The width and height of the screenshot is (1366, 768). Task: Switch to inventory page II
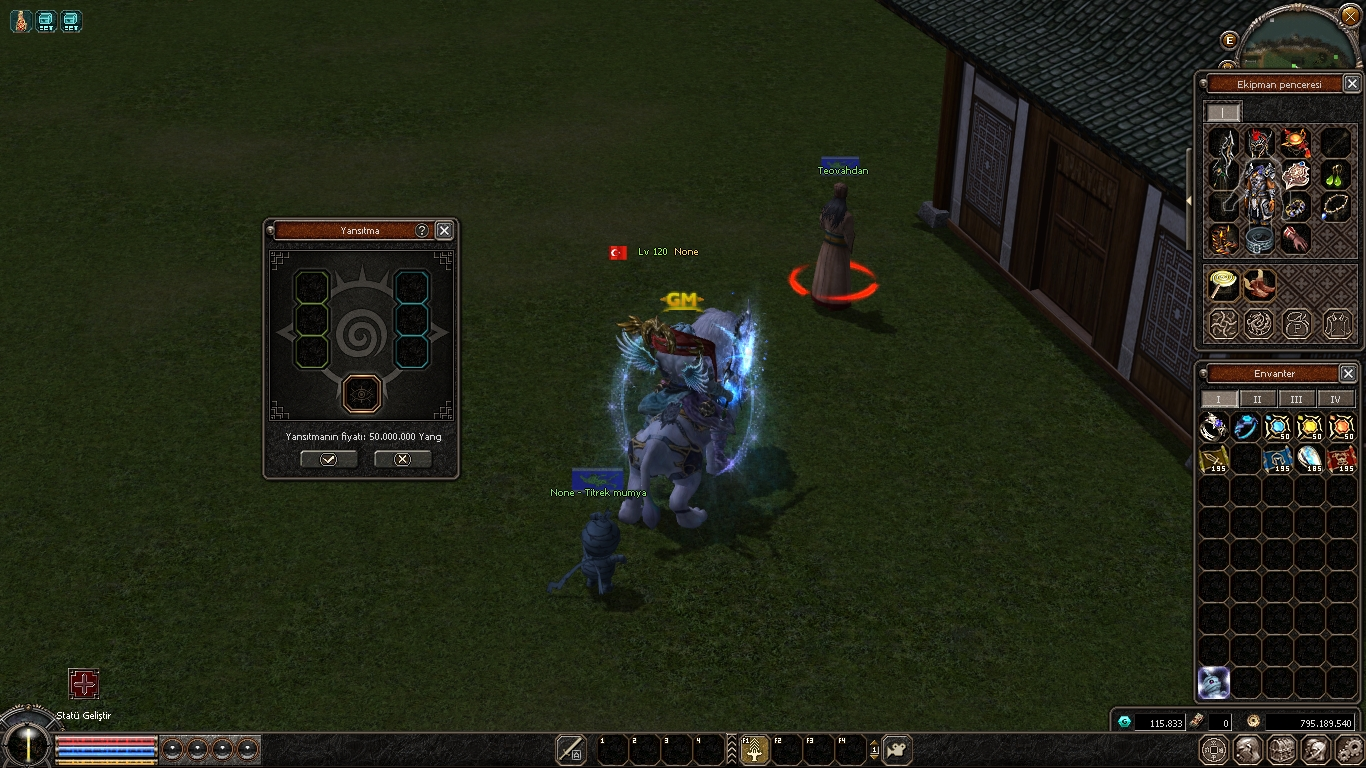(x=1257, y=399)
